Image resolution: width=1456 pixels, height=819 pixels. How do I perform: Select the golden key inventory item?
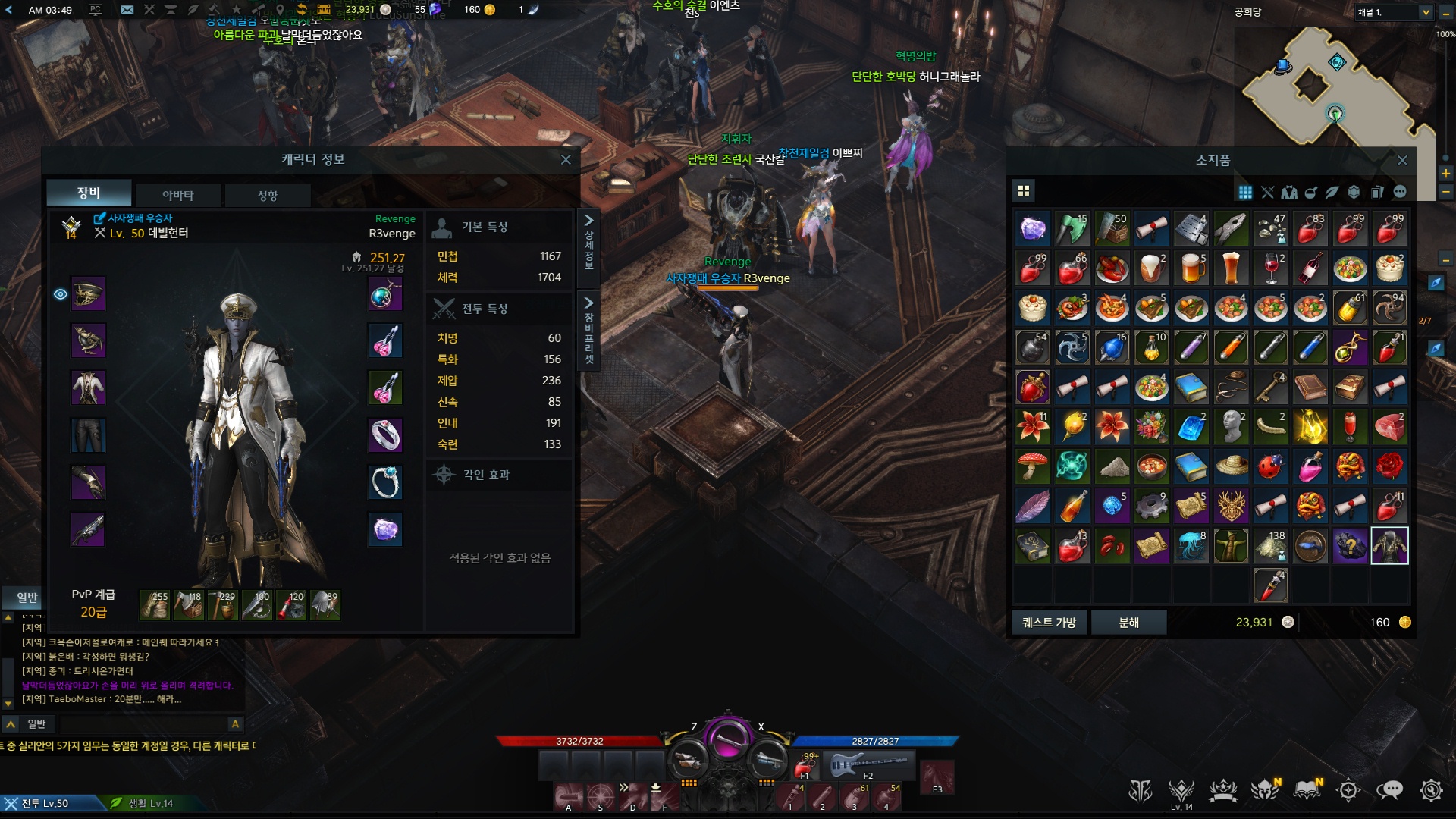1270,388
